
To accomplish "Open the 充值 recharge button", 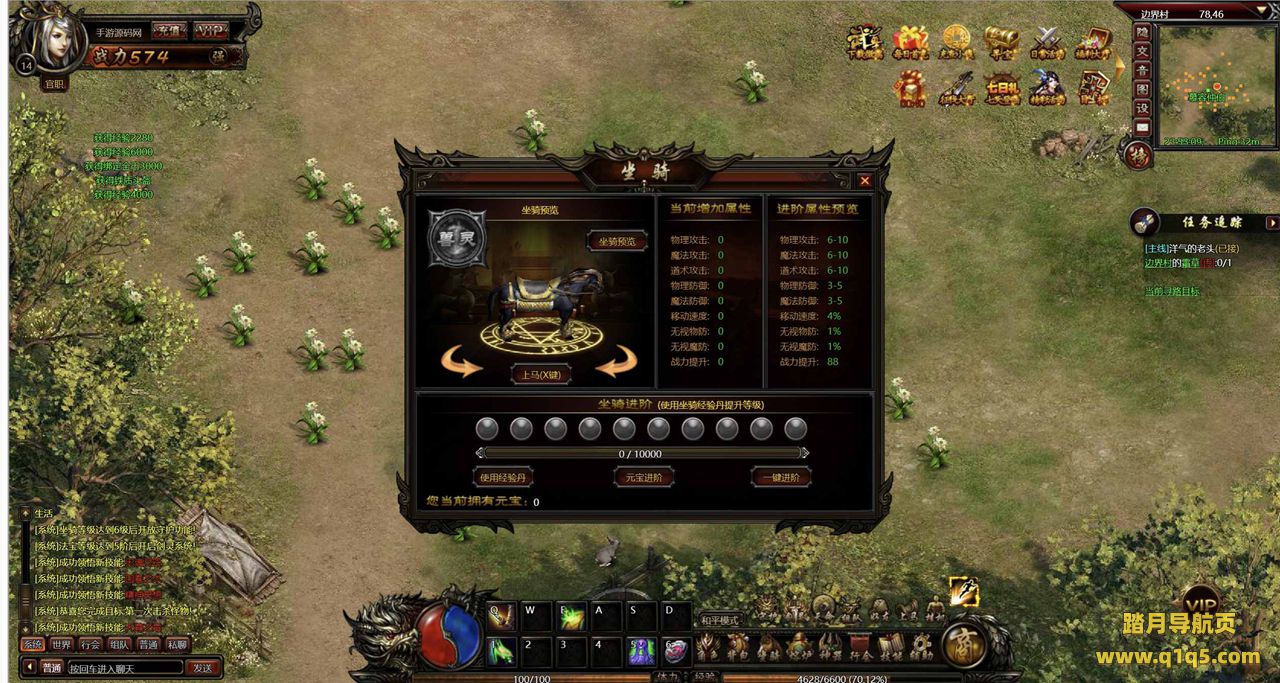I will pos(167,30).
